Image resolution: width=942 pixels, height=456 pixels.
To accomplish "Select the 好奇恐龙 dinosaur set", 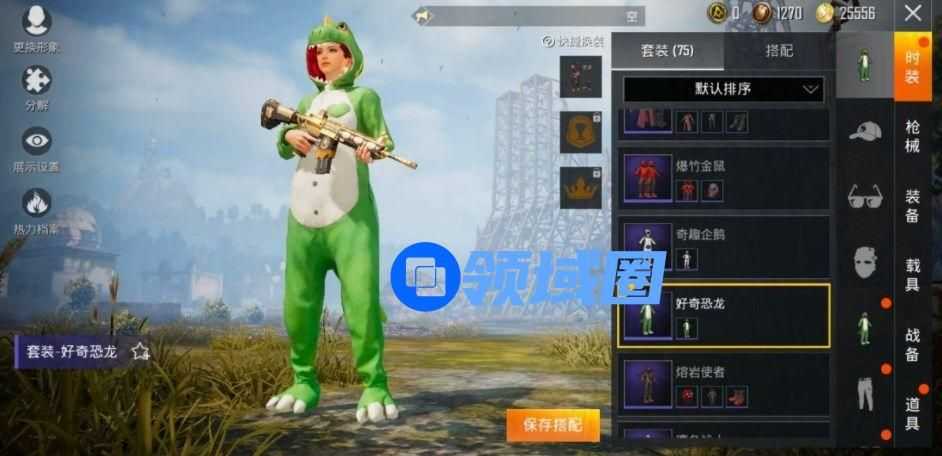I will (x=723, y=315).
